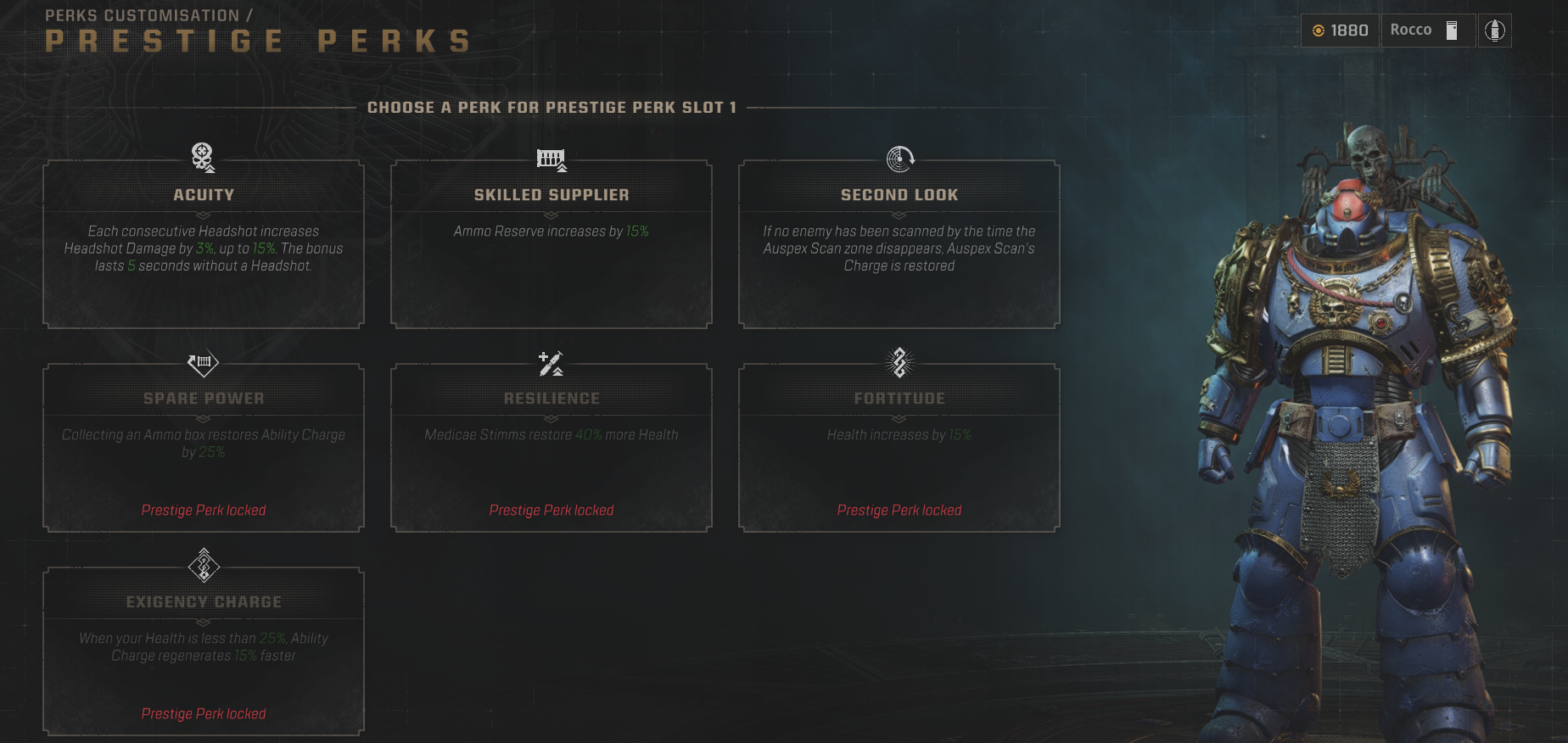Click the locked Resilience perk card
The width and height of the screenshot is (1568, 743).
click(x=552, y=448)
